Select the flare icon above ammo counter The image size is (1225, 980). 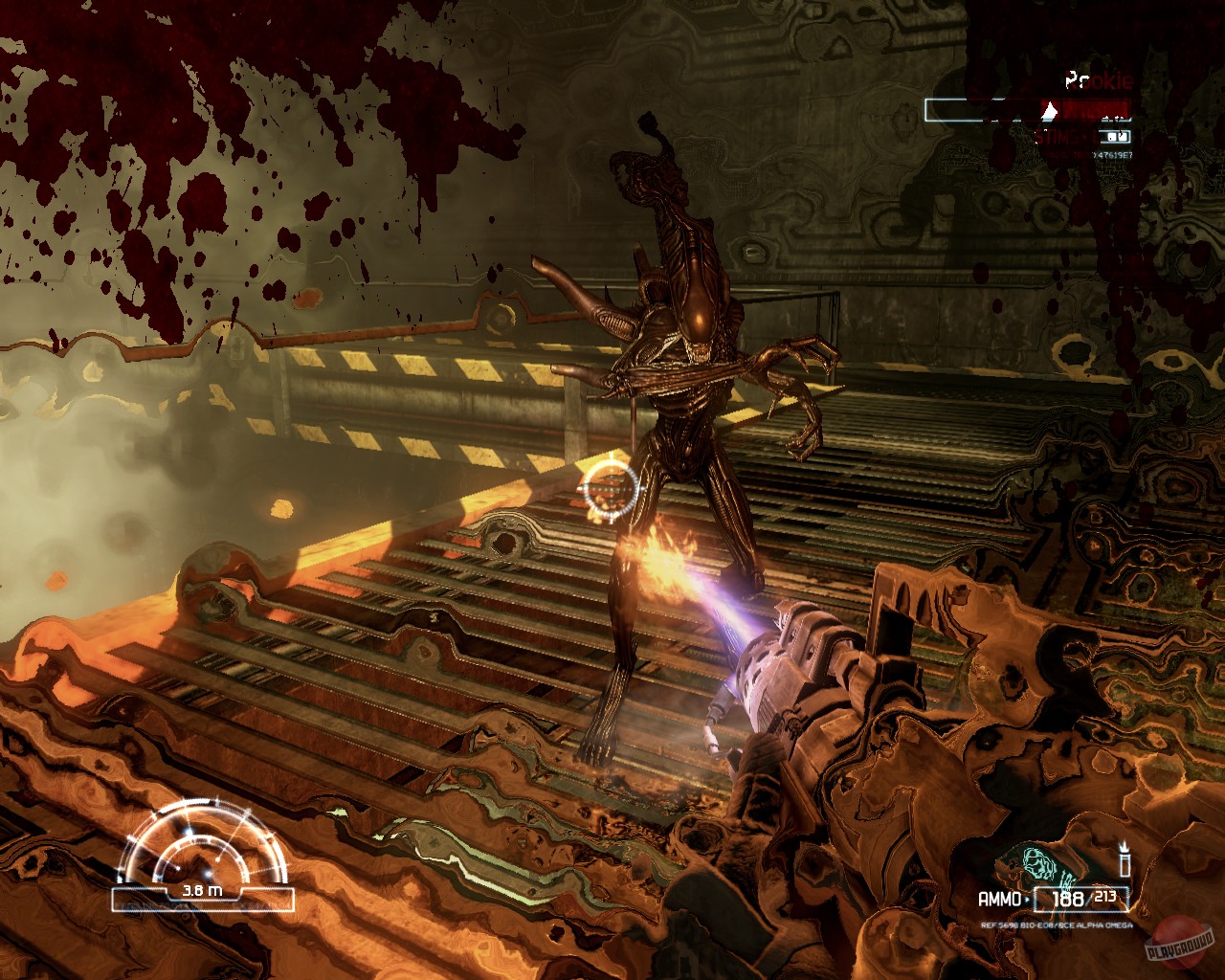tap(1125, 858)
